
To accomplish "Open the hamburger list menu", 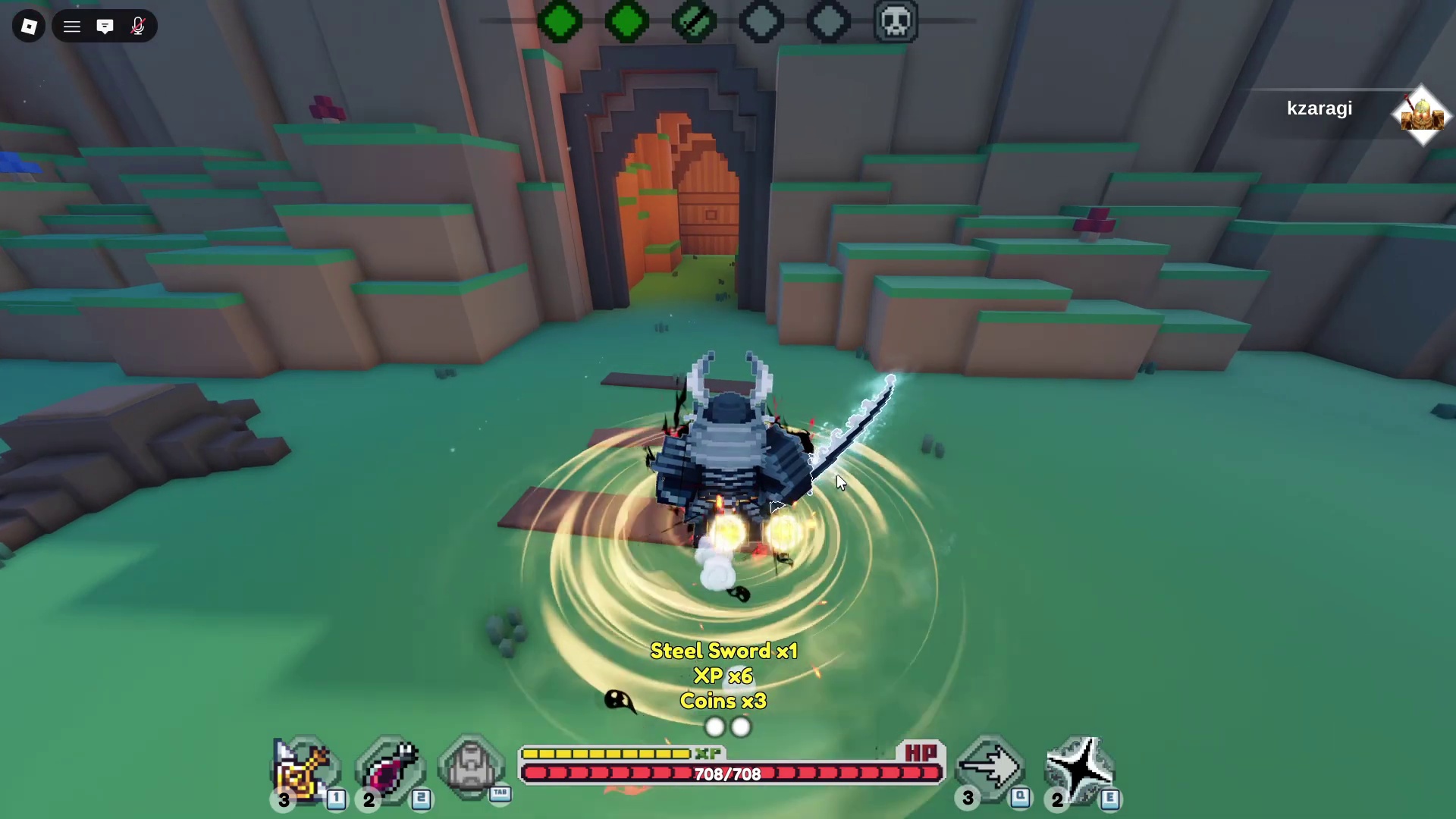I will [x=72, y=27].
